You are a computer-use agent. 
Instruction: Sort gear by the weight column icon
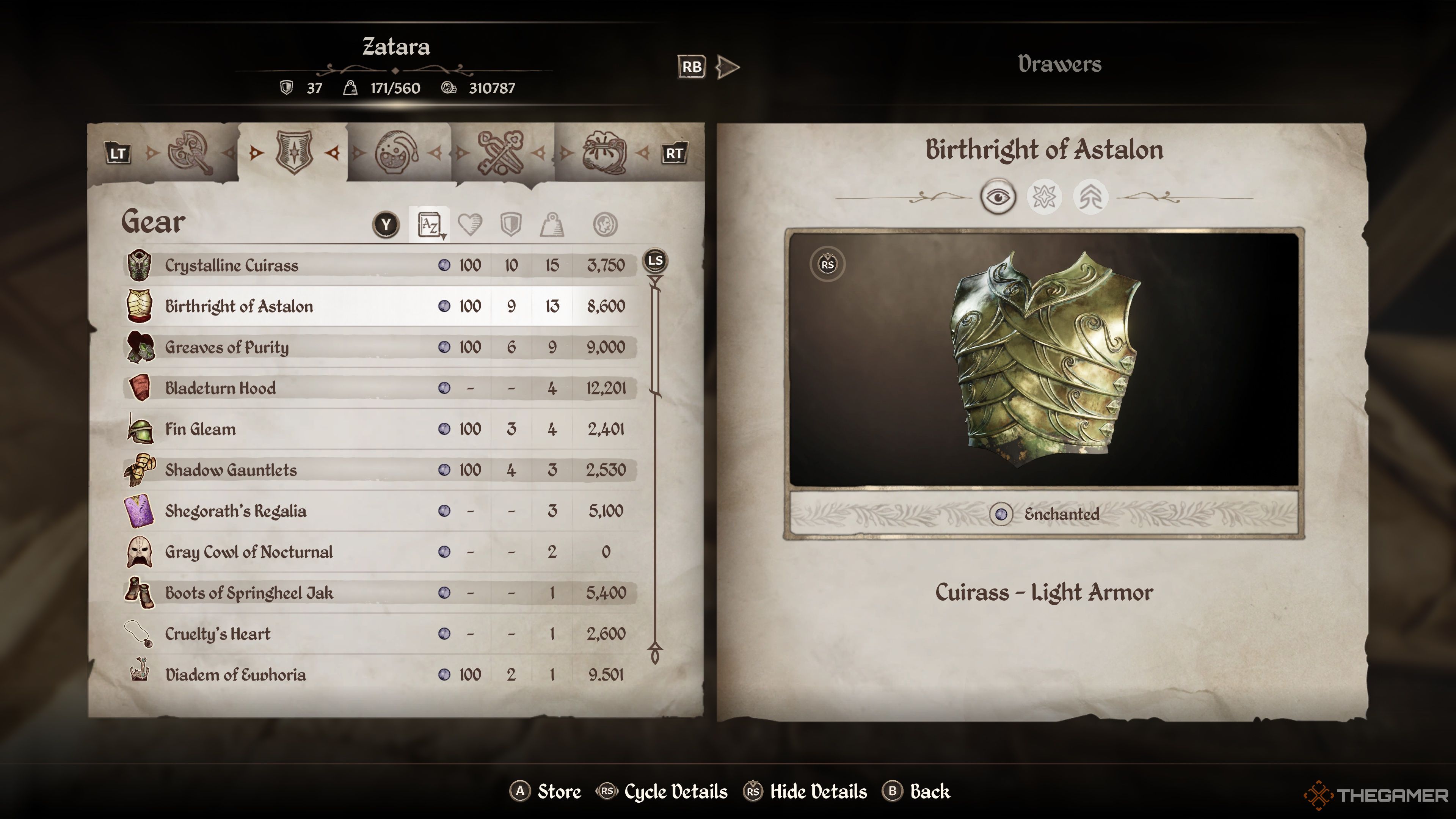552,225
